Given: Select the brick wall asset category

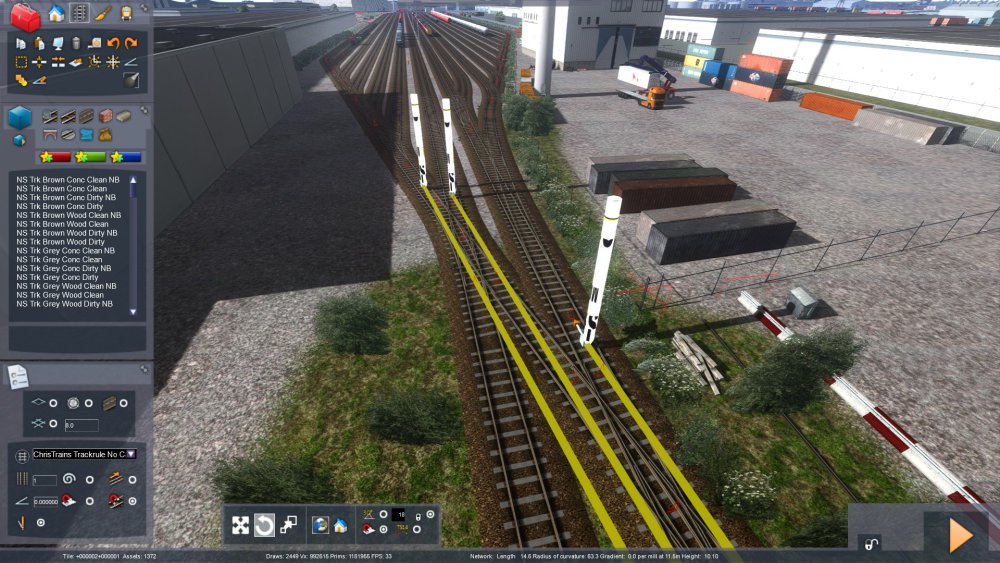Looking at the screenshot, I should click(105, 116).
